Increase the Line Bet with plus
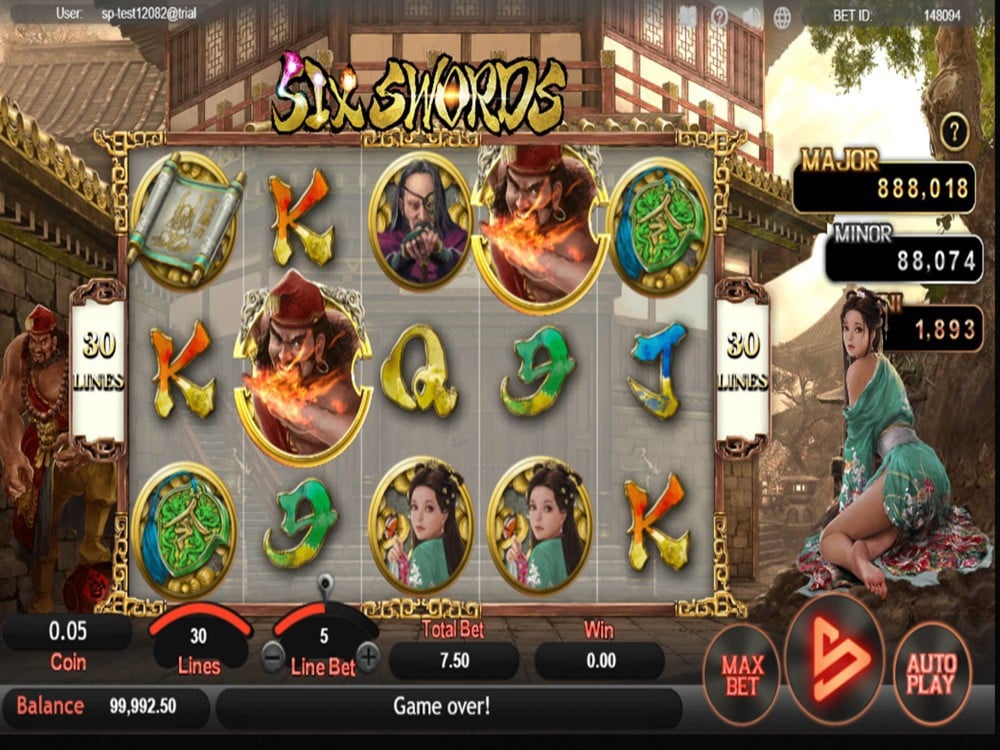This screenshot has height=750, width=1000. pos(368,657)
